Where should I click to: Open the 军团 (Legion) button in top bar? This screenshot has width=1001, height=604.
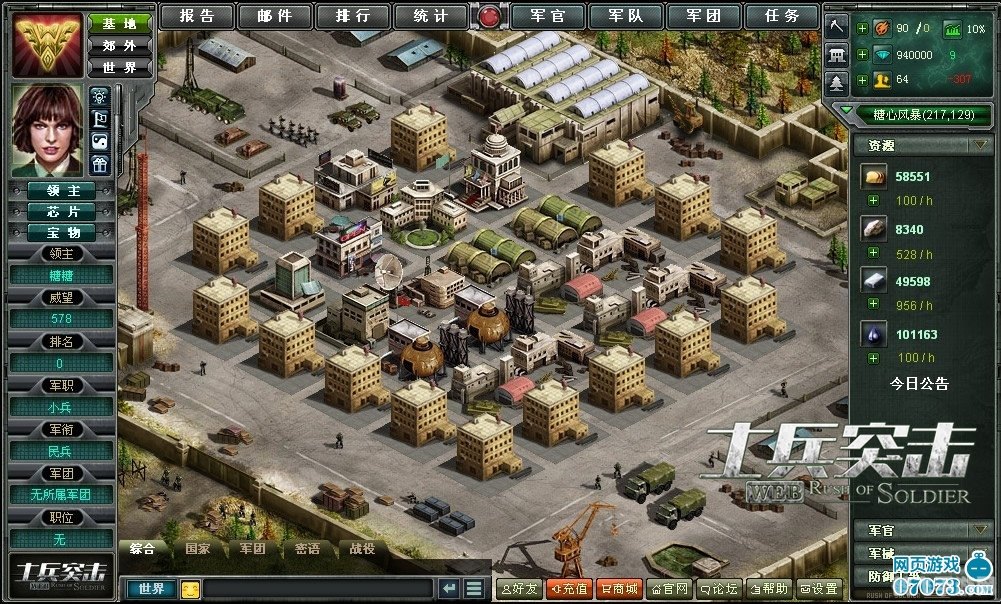tap(704, 16)
